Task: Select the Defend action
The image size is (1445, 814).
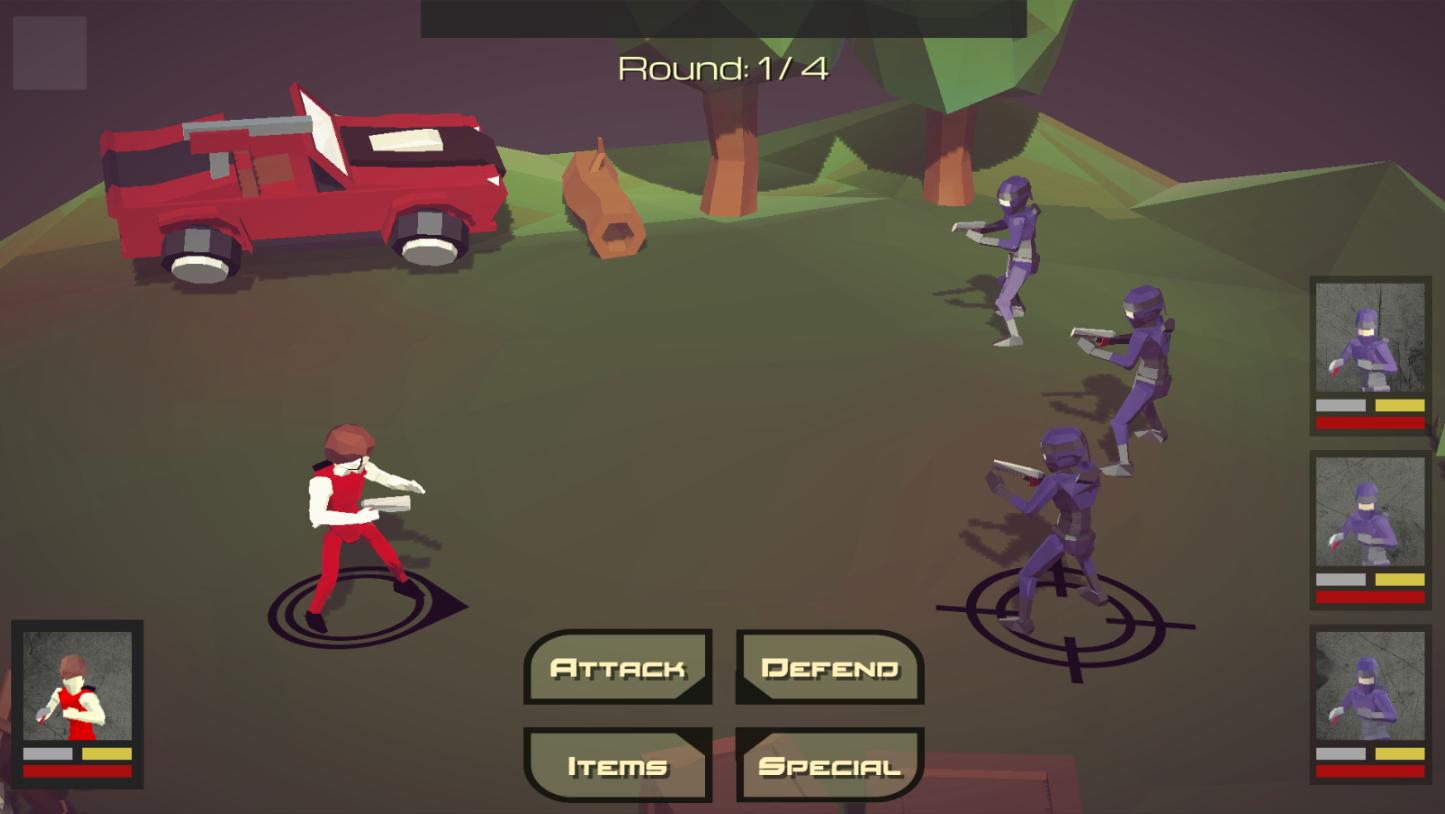Action: tap(830, 667)
